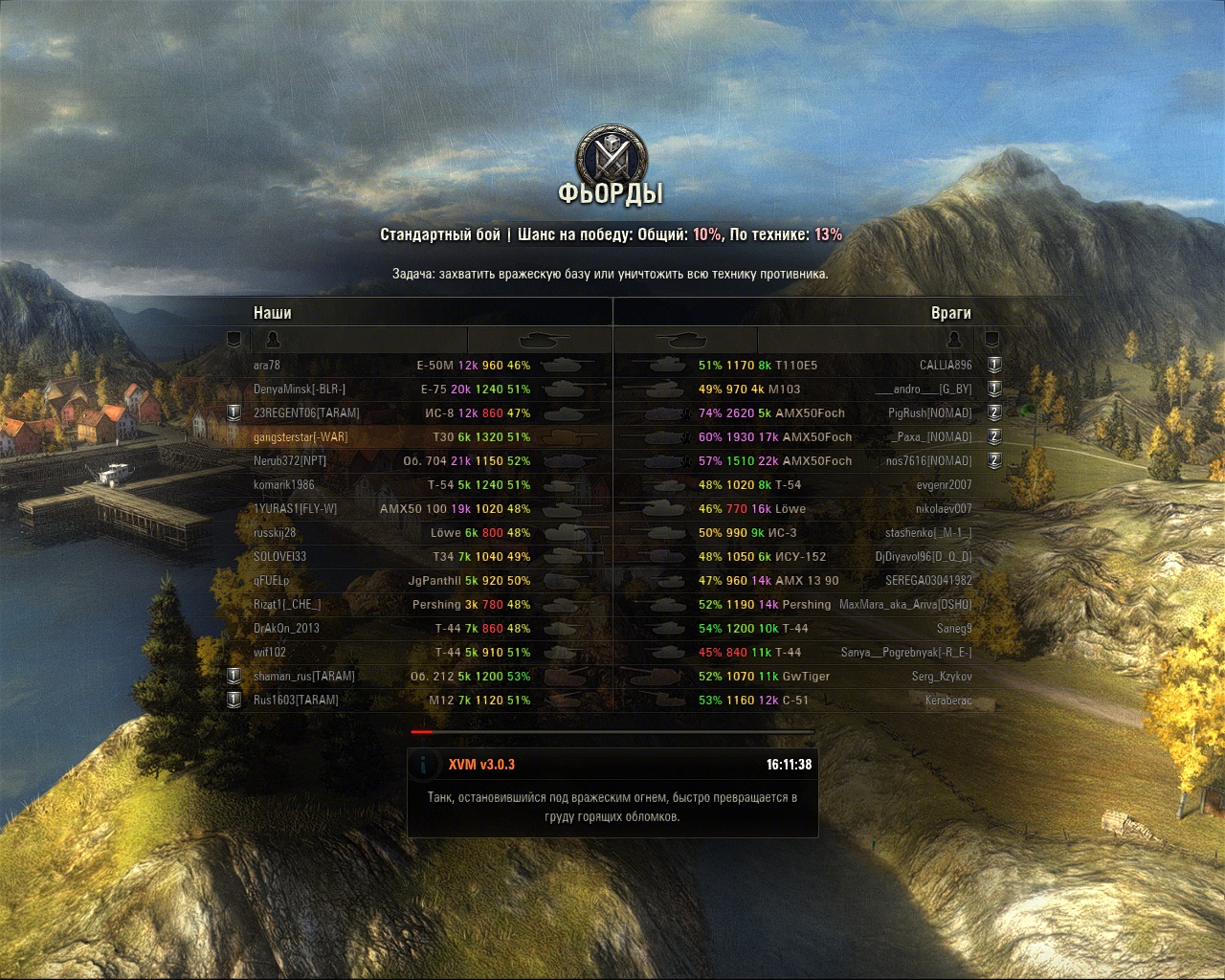Image resolution: width=1225 pixels, height=980 pixels.
Task: Select enemy player Saneg9
Action: 953,629
